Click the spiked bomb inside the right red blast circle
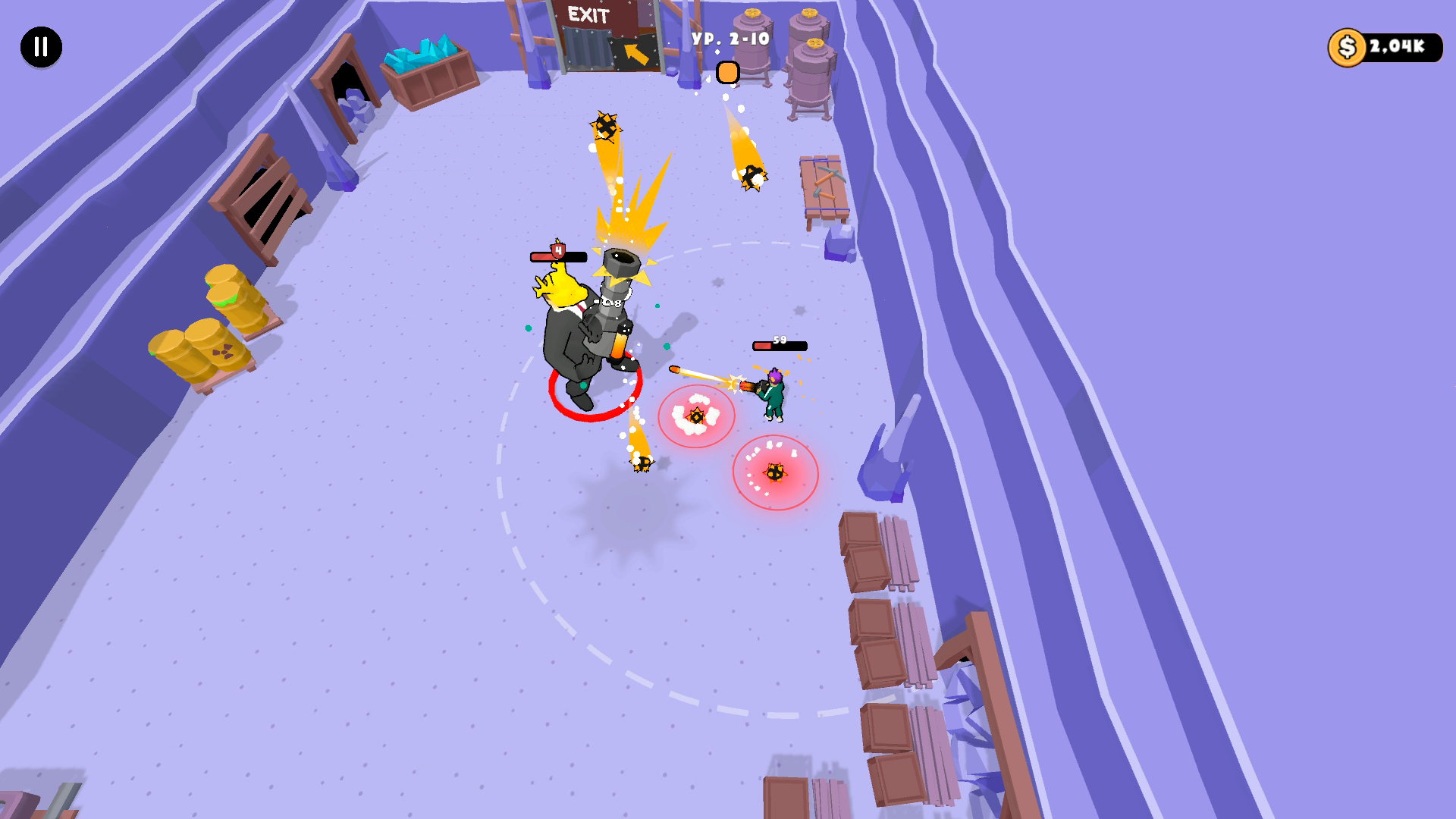 click(x=775, y=472)
